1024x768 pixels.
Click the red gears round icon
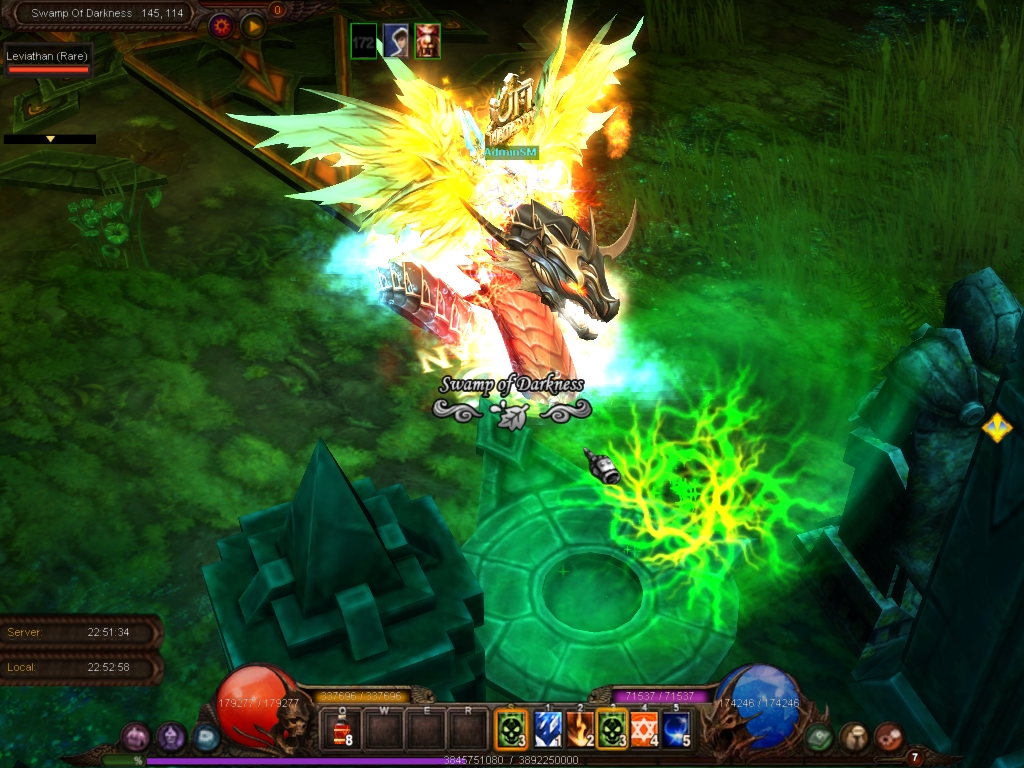(x=888, y=737)
